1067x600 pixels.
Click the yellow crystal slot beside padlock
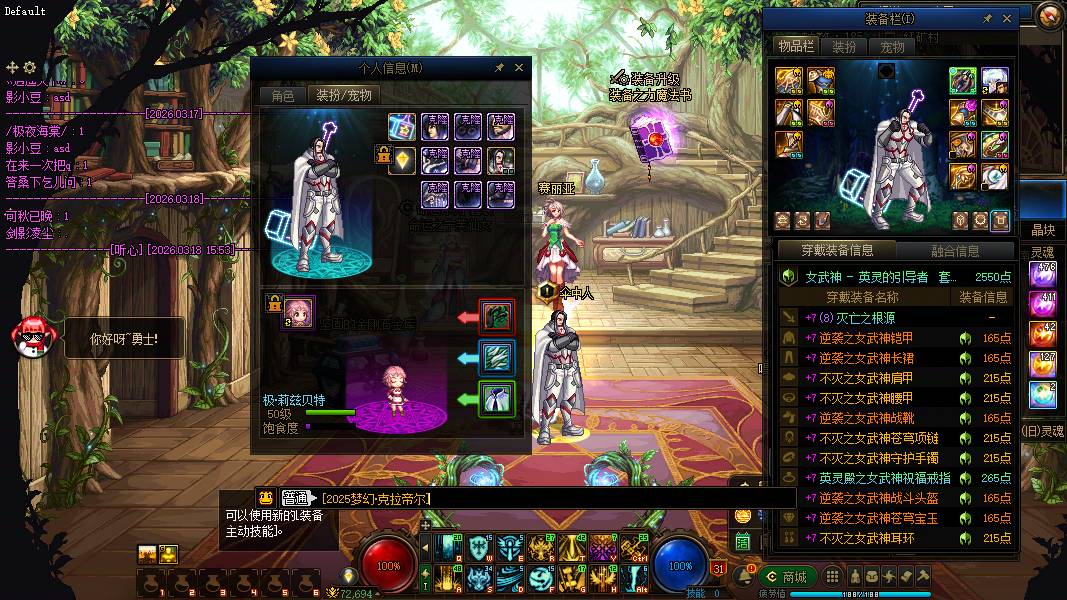[402, 160]
